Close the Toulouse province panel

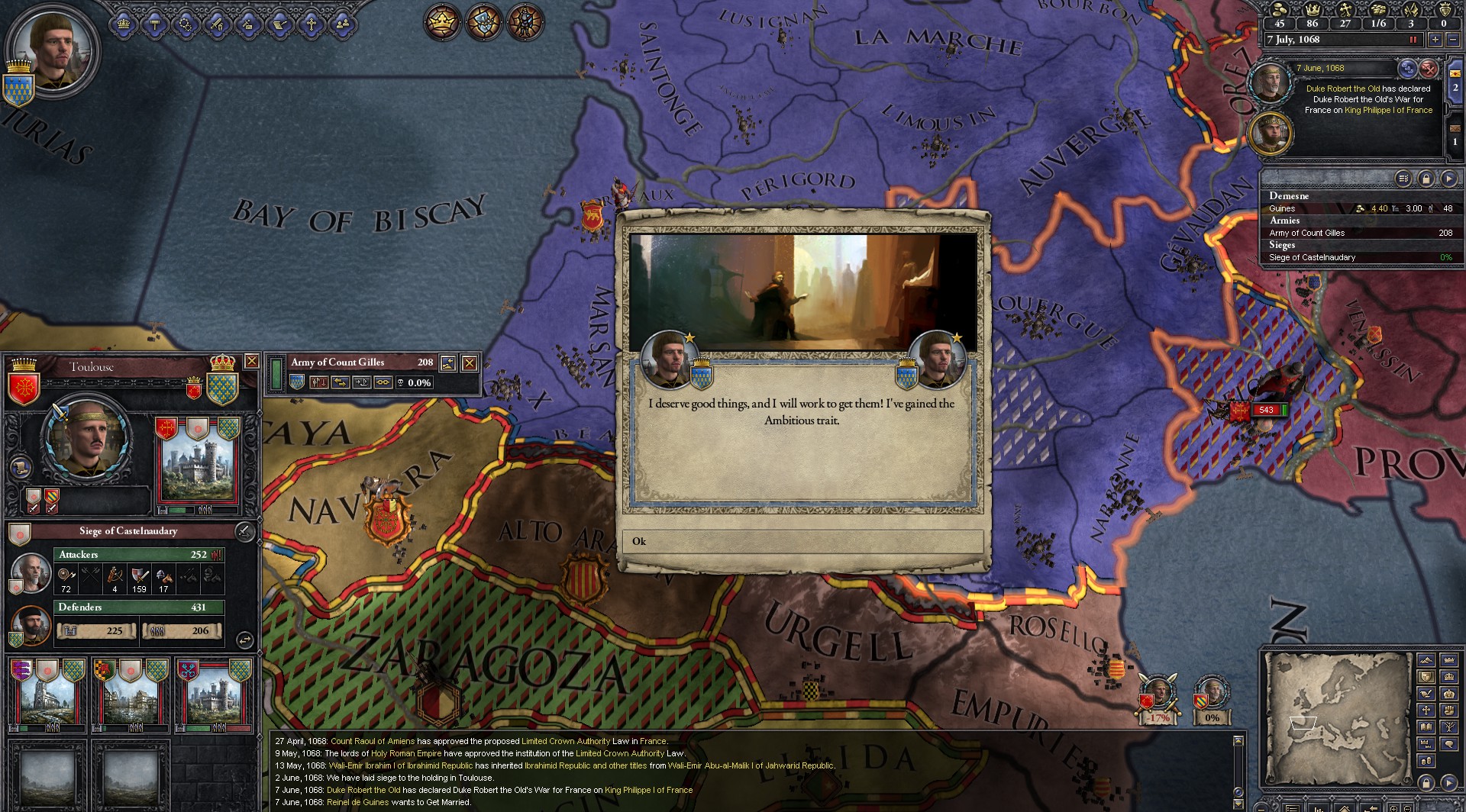(251, 361)
